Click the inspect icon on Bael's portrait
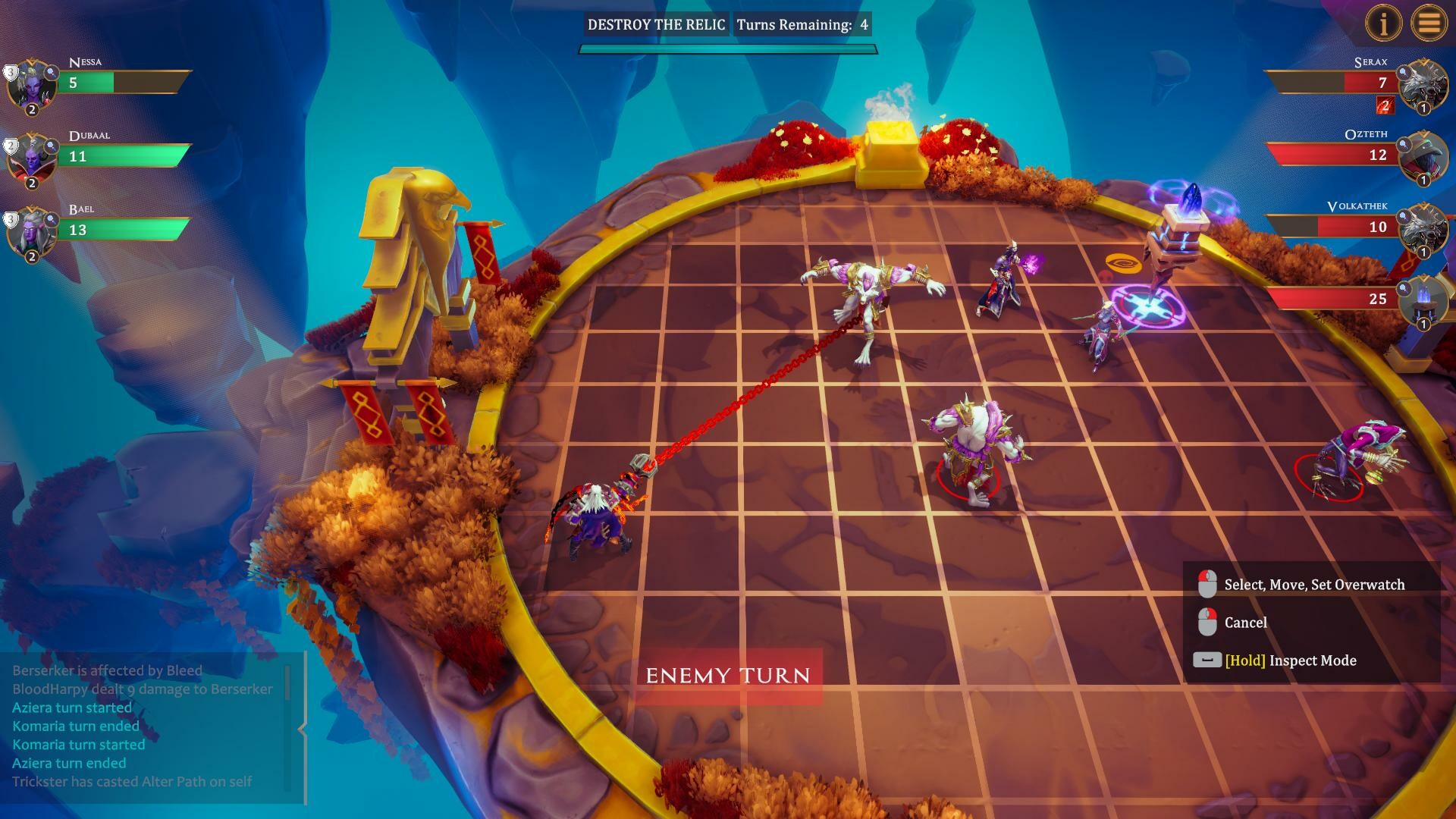Image resolution: width=1456 pixels, height=819 pixels. (x=50, y=221)
